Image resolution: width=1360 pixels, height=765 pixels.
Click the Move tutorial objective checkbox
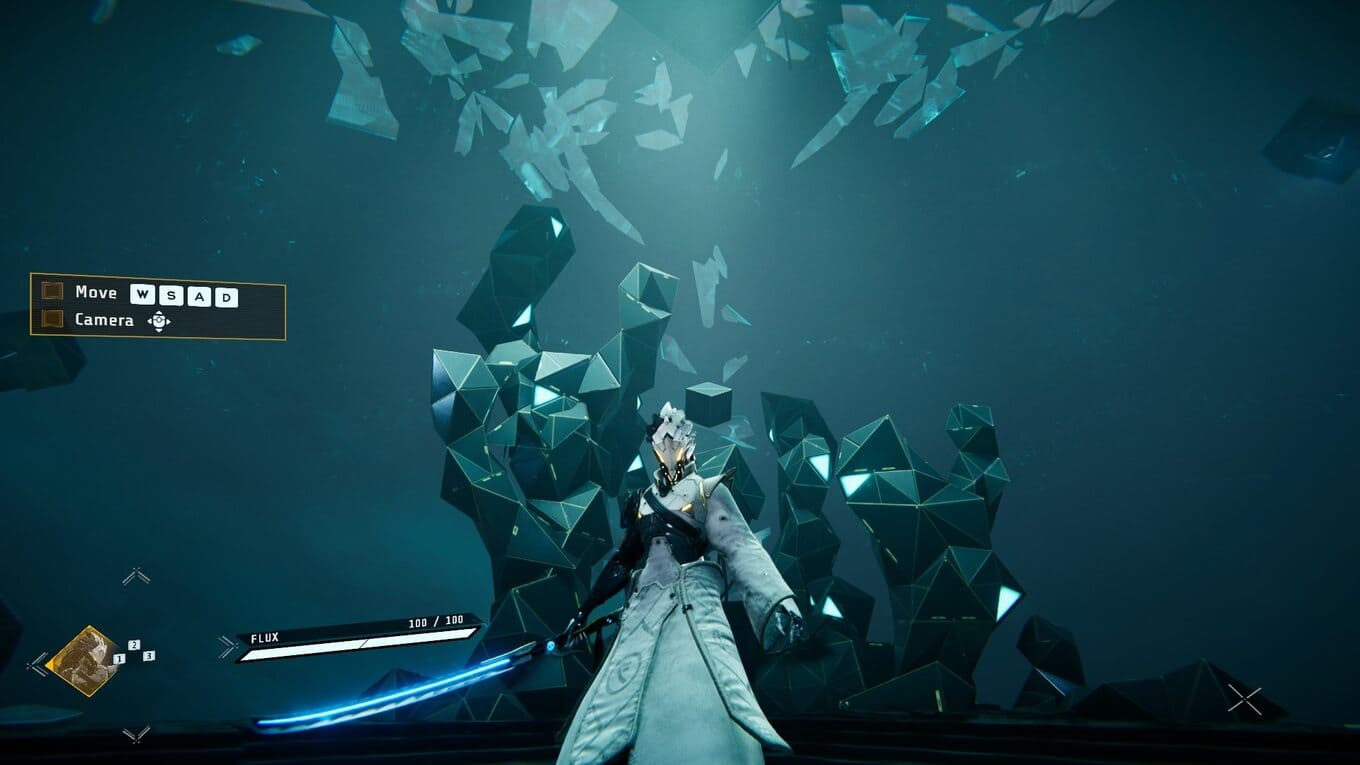click(53, 292)
